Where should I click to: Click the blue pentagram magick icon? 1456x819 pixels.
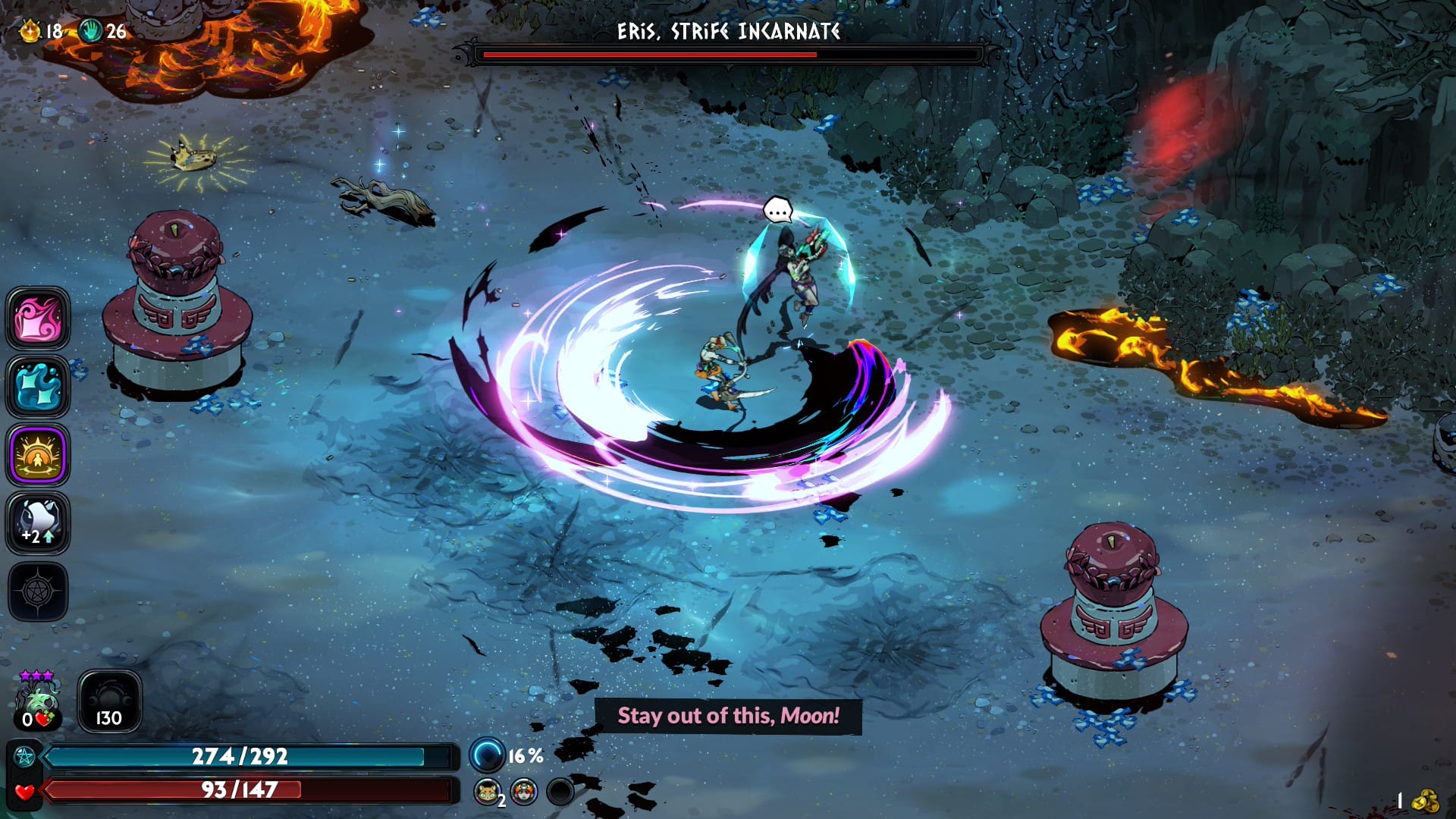[24, 757]
